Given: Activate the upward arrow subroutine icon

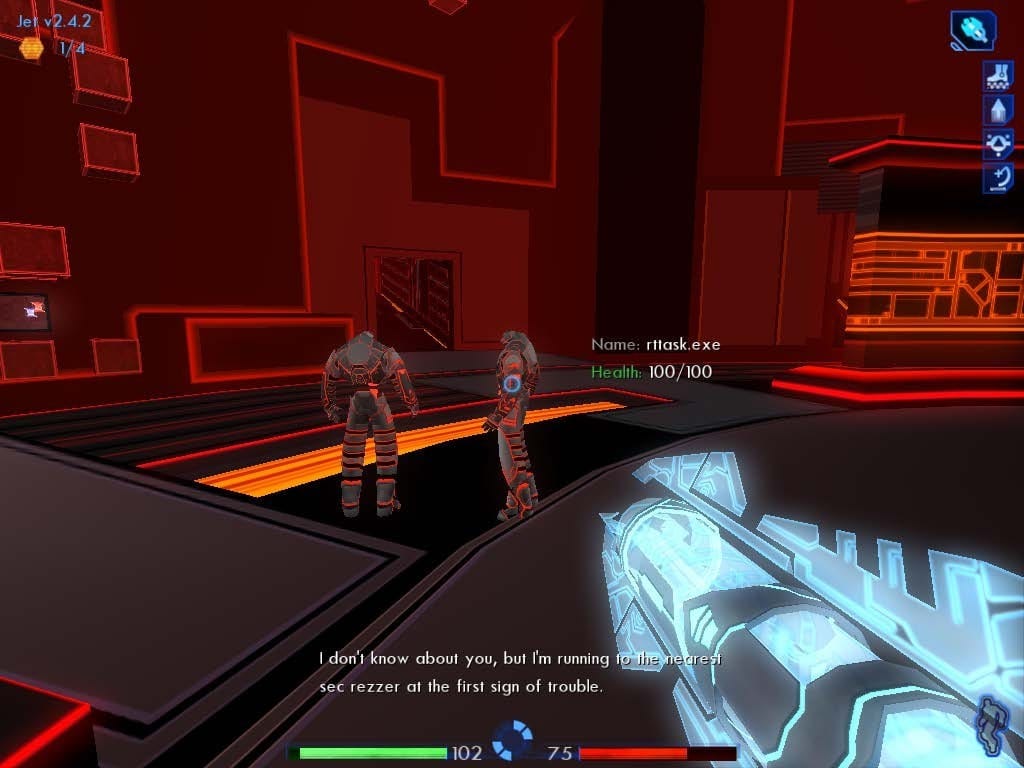Looking at the screenshot, I should 998,109.
